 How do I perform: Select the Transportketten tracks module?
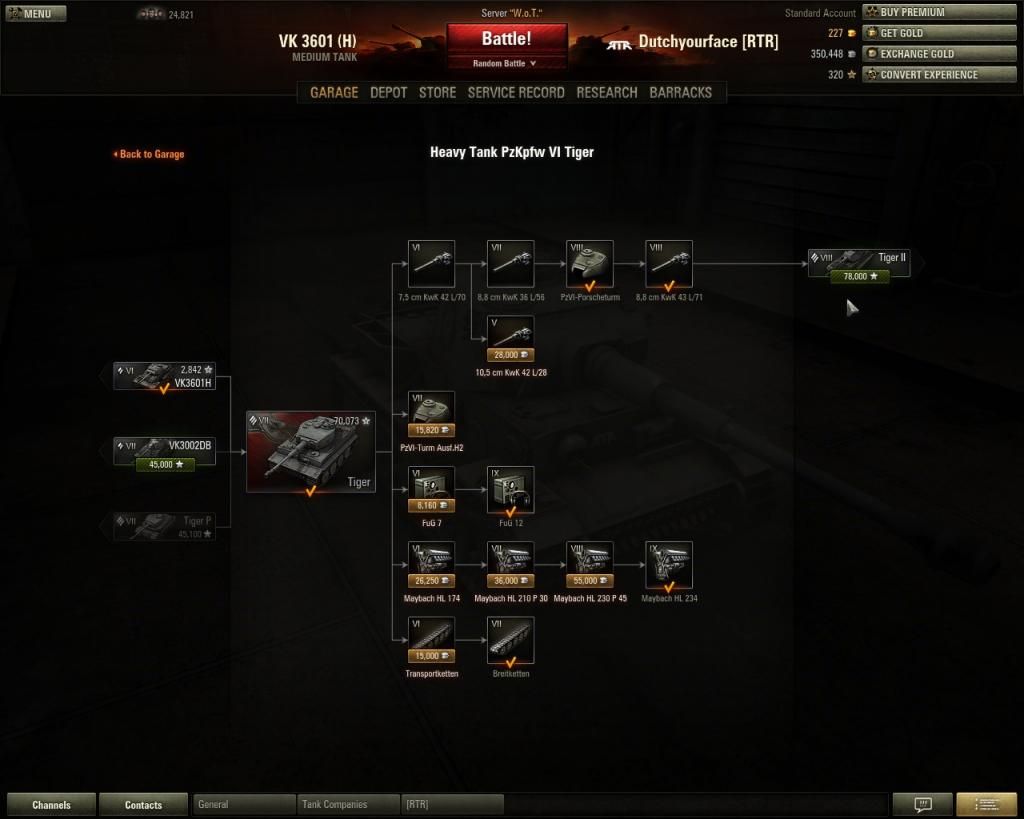(432, 640)
